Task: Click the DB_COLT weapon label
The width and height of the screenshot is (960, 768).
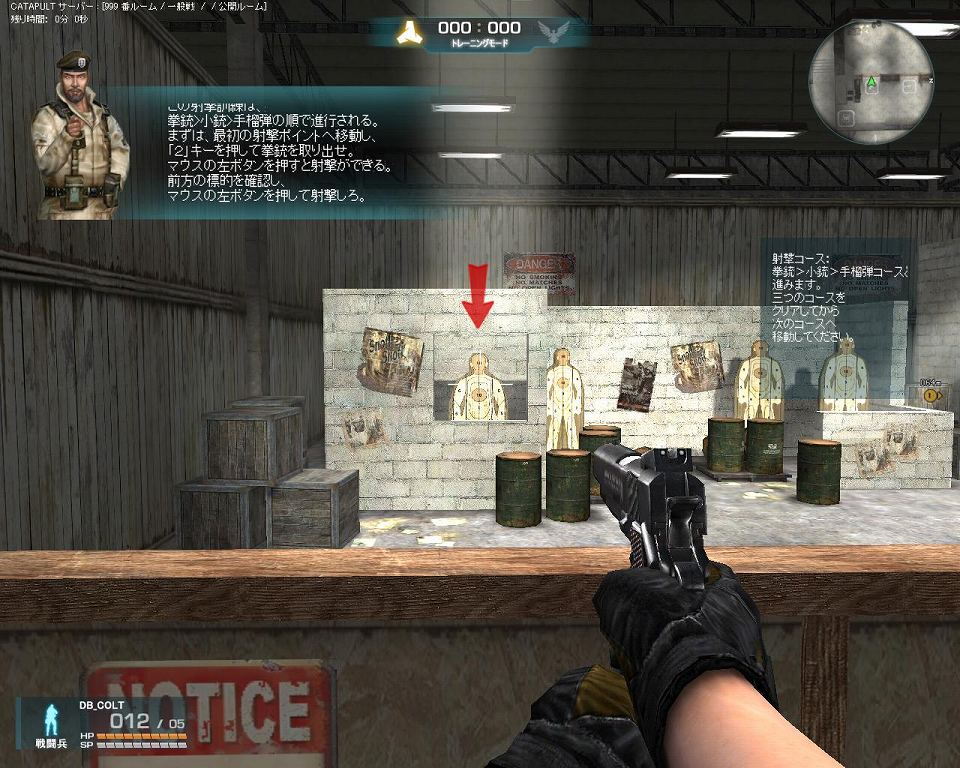Action: coord(102,705)
